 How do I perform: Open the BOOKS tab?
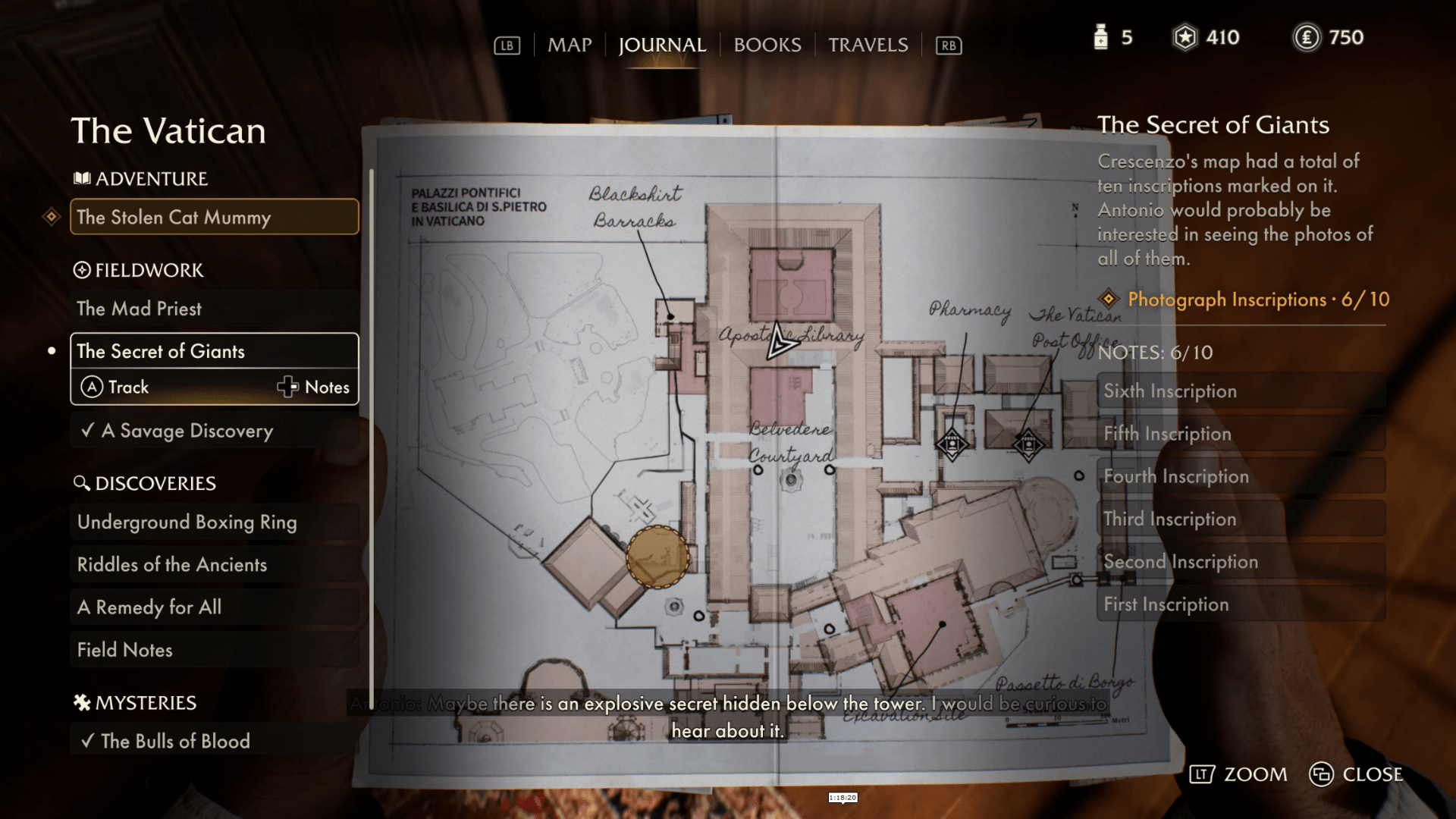tap(767, 45)
